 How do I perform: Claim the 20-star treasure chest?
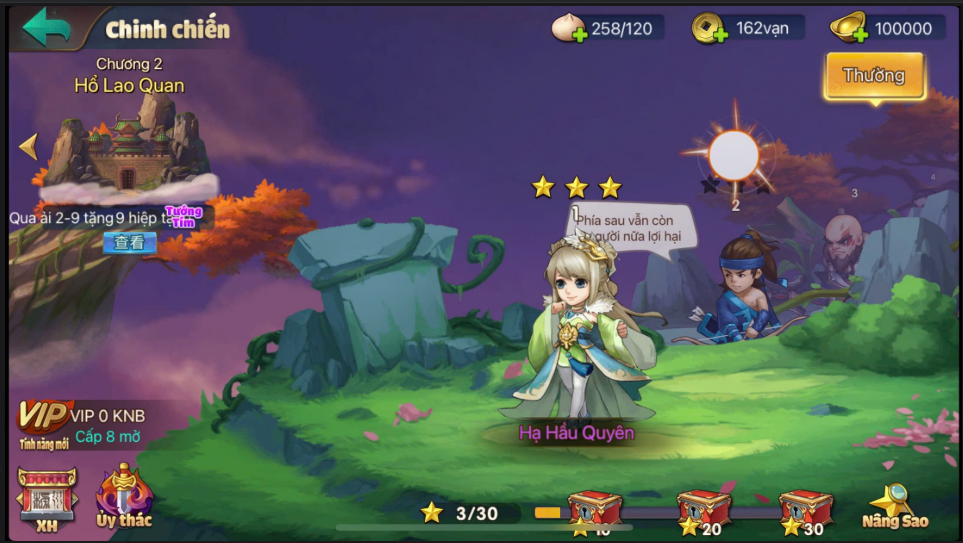(703, 511)
